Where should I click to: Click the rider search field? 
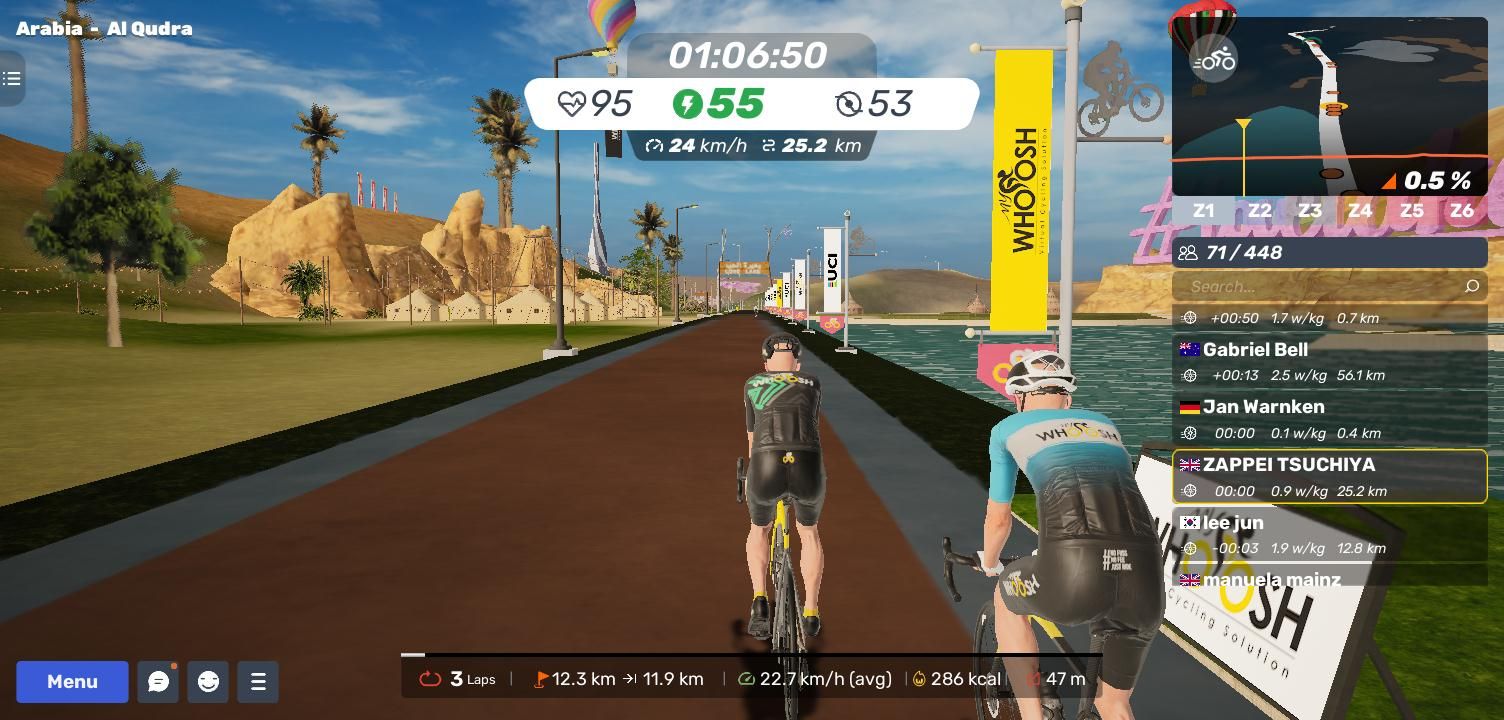tap(1320, 286)
